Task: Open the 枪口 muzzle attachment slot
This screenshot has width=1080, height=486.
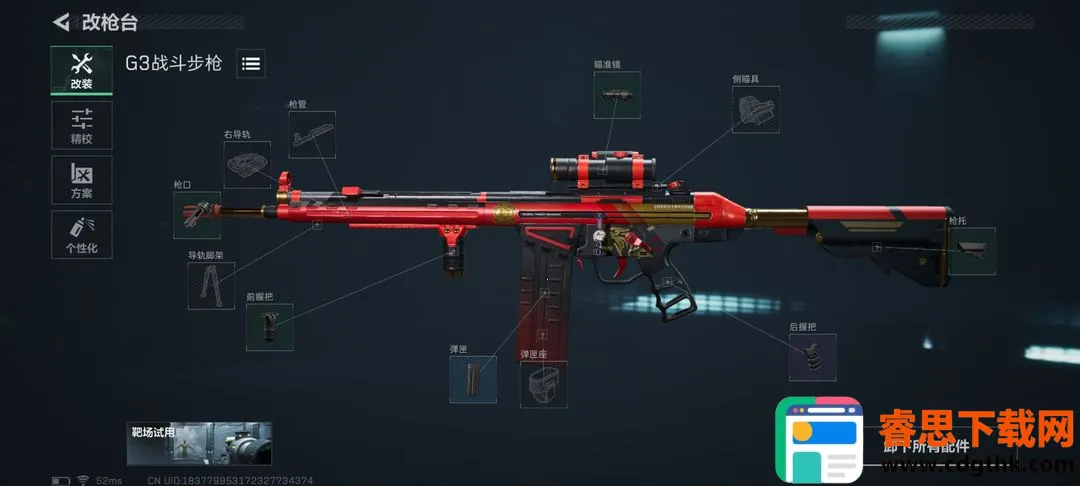Action: pyautogui.click(x=196, y=215)
